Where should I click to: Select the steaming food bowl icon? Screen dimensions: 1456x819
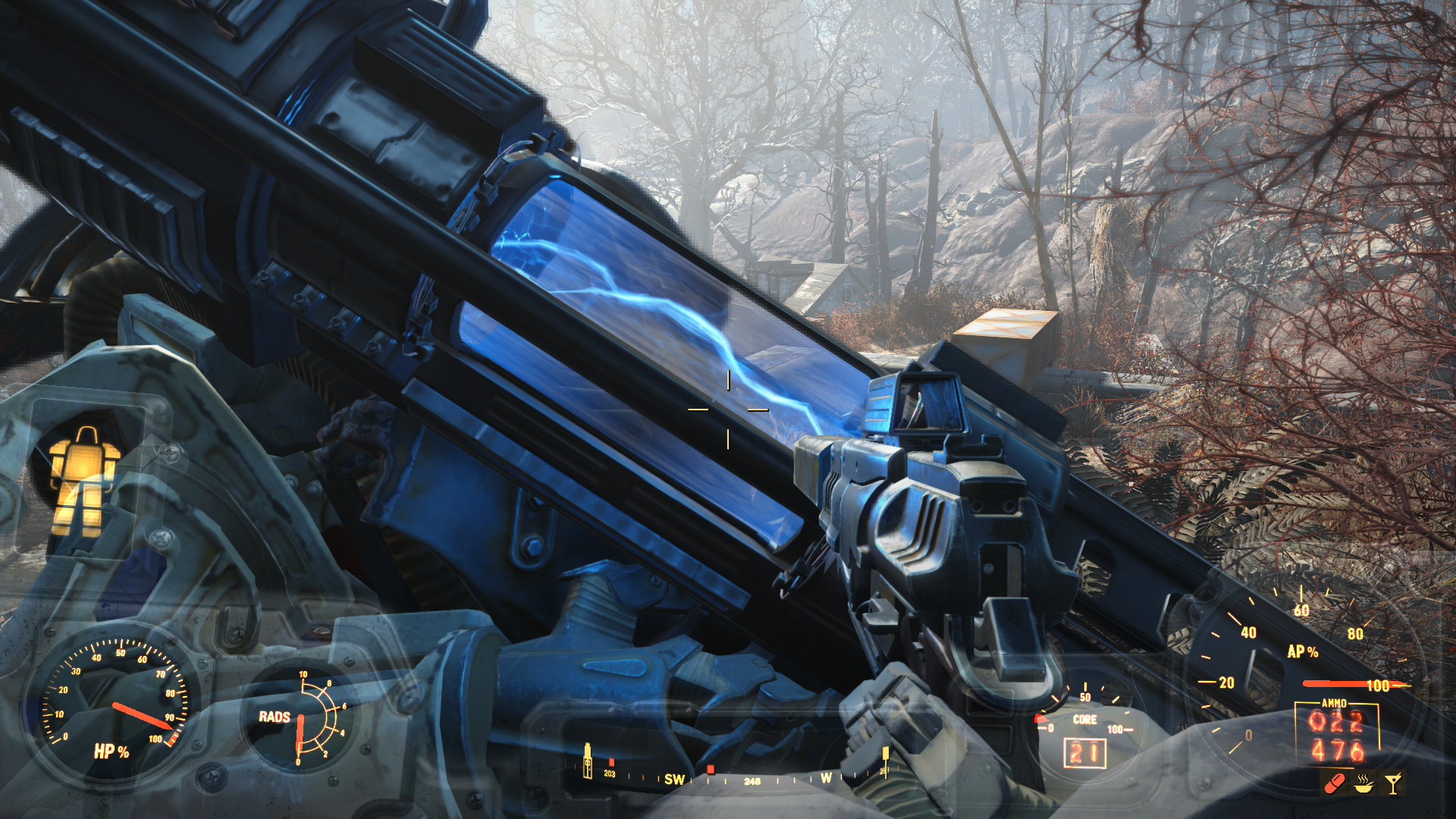click(1363, 783)
